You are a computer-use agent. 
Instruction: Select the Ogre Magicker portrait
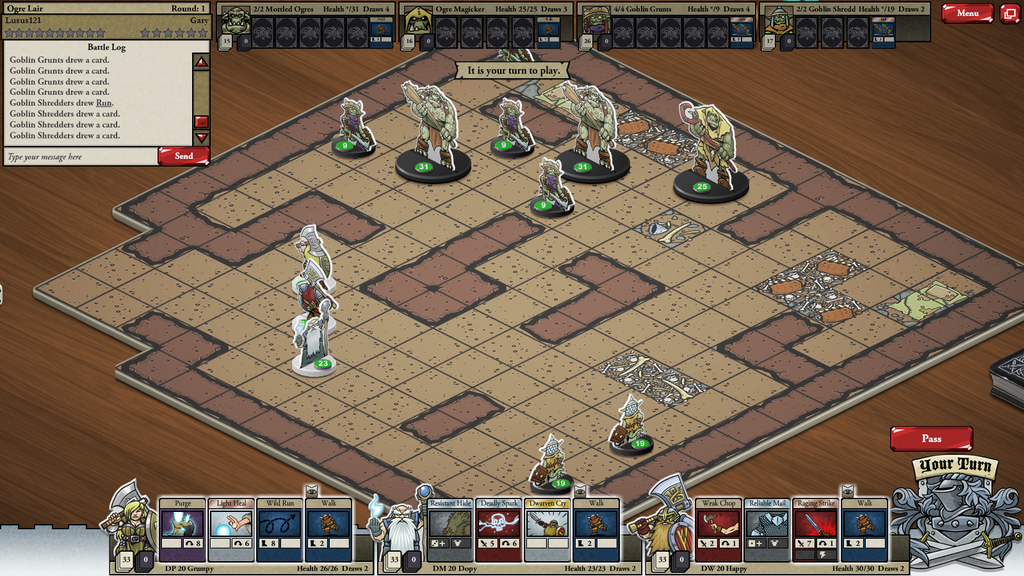pos(416,22)
